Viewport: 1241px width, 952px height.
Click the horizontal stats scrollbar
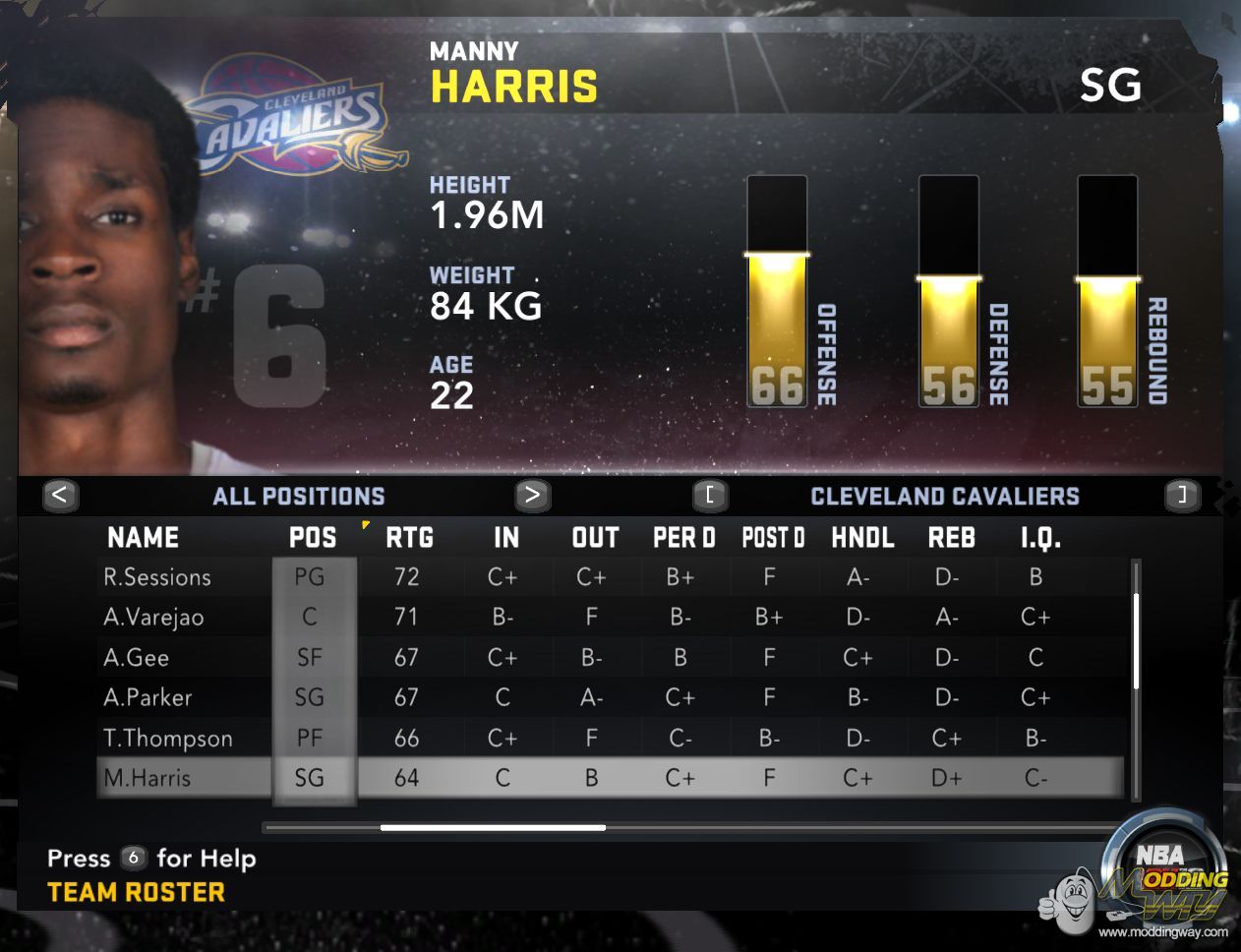coord(493,828)
